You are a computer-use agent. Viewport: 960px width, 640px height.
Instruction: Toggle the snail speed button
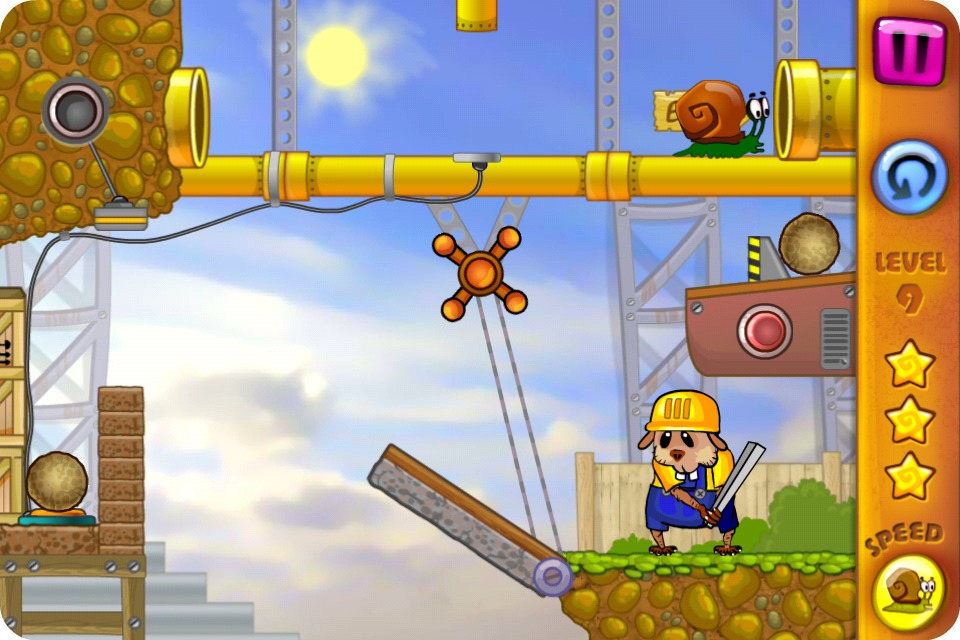909,590
